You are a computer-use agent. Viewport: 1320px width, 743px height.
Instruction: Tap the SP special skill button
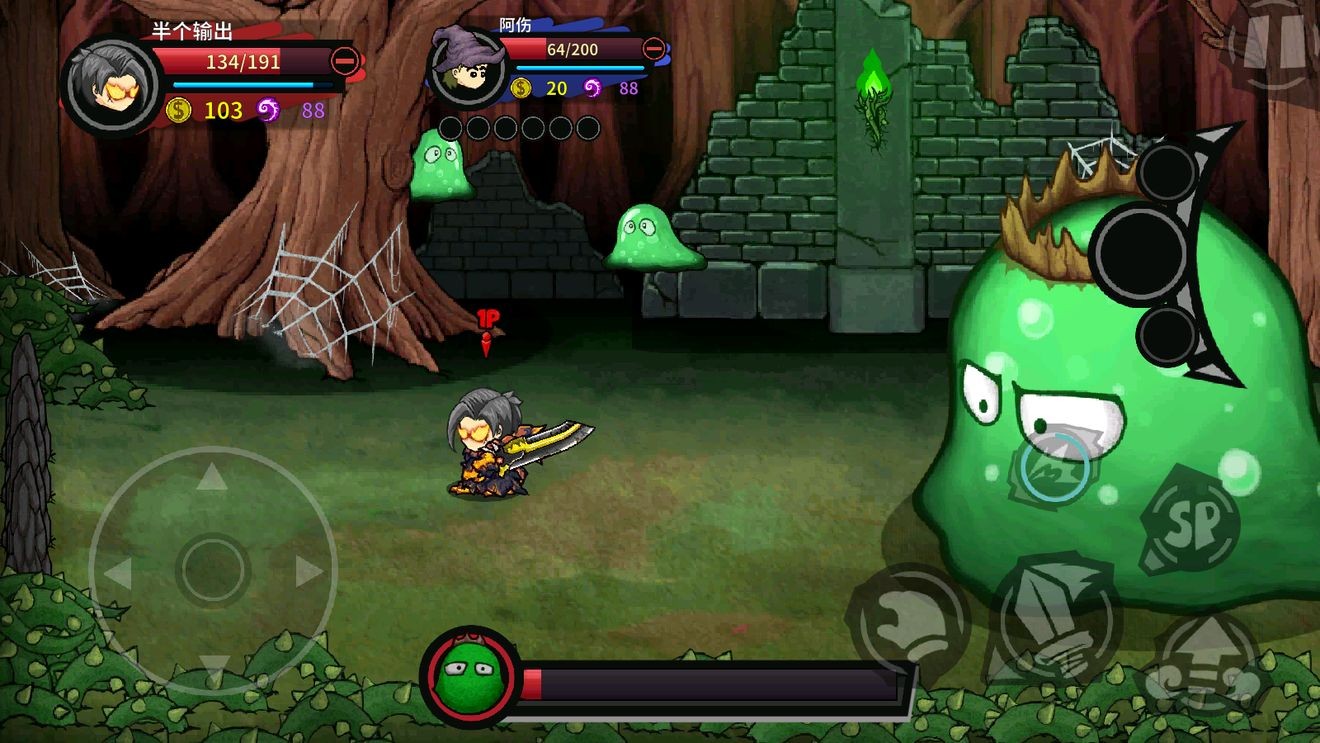pos(1190,522)
